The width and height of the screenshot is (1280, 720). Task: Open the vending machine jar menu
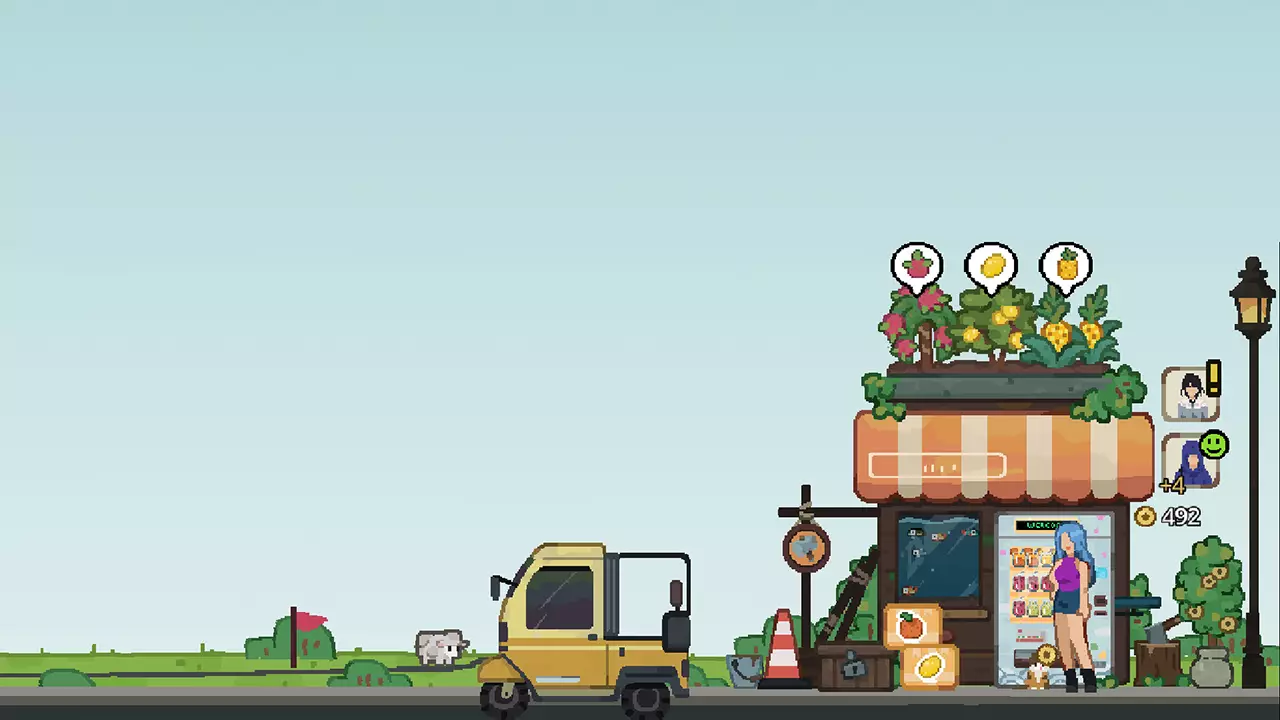coord(1030,583)
